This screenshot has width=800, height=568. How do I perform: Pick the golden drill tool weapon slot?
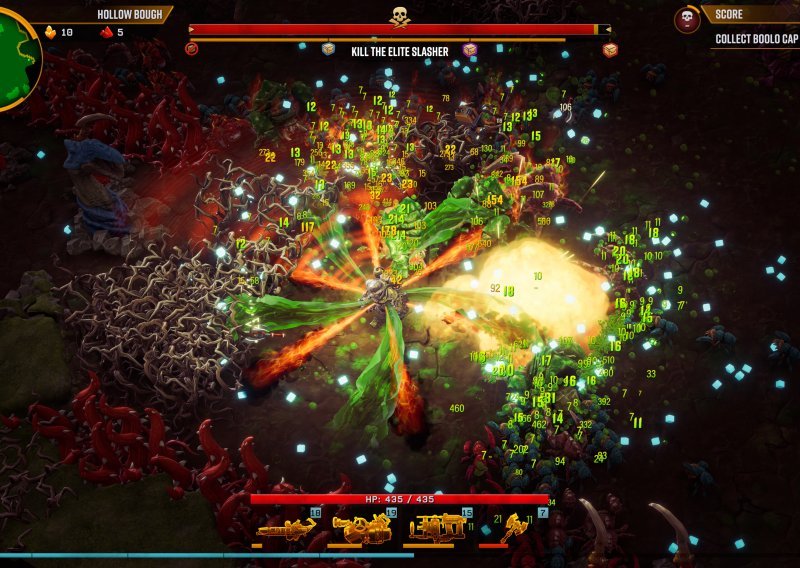513,527
